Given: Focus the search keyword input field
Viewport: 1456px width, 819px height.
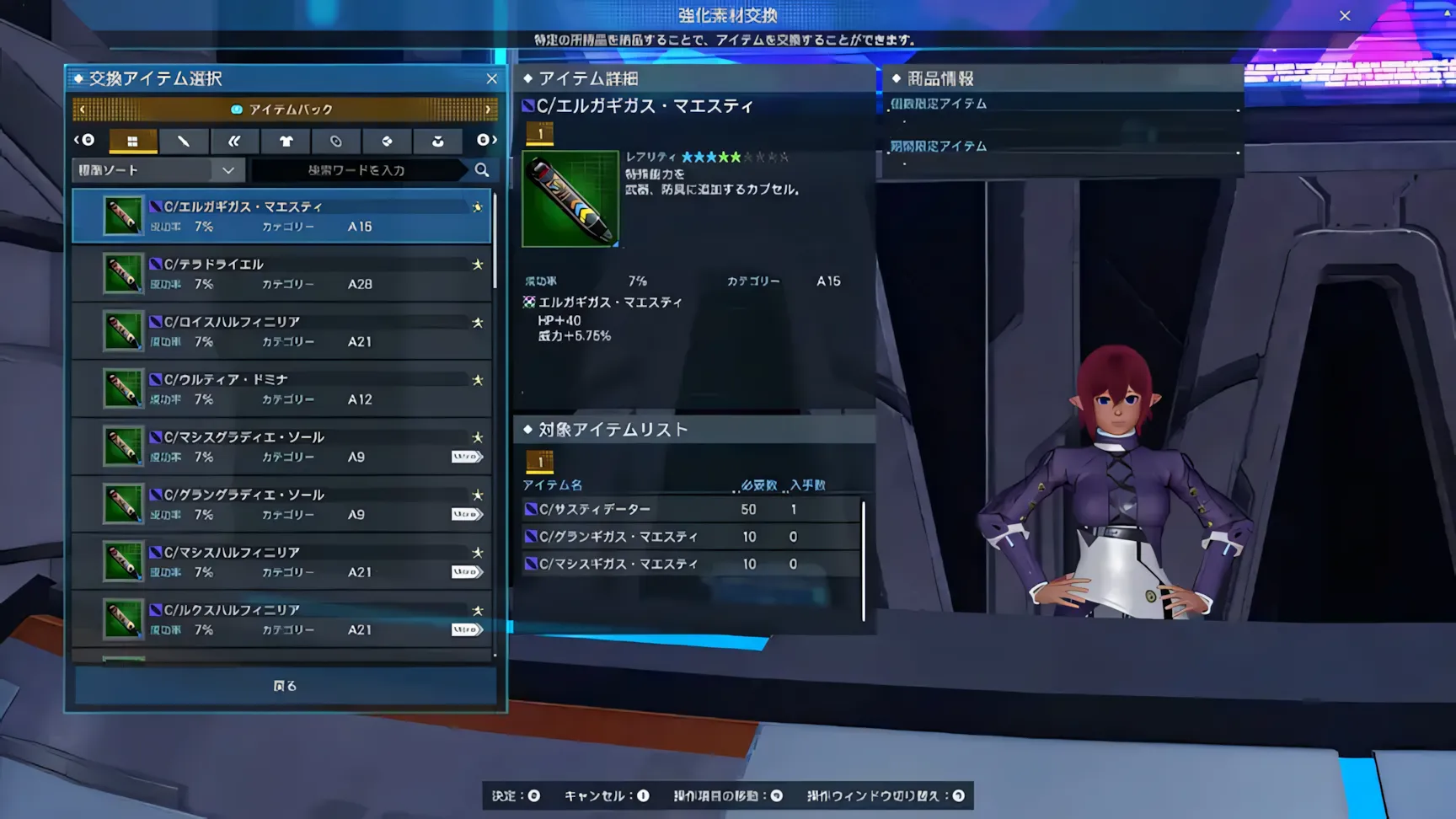Looking at the screenshot, I should coord(357,170).
